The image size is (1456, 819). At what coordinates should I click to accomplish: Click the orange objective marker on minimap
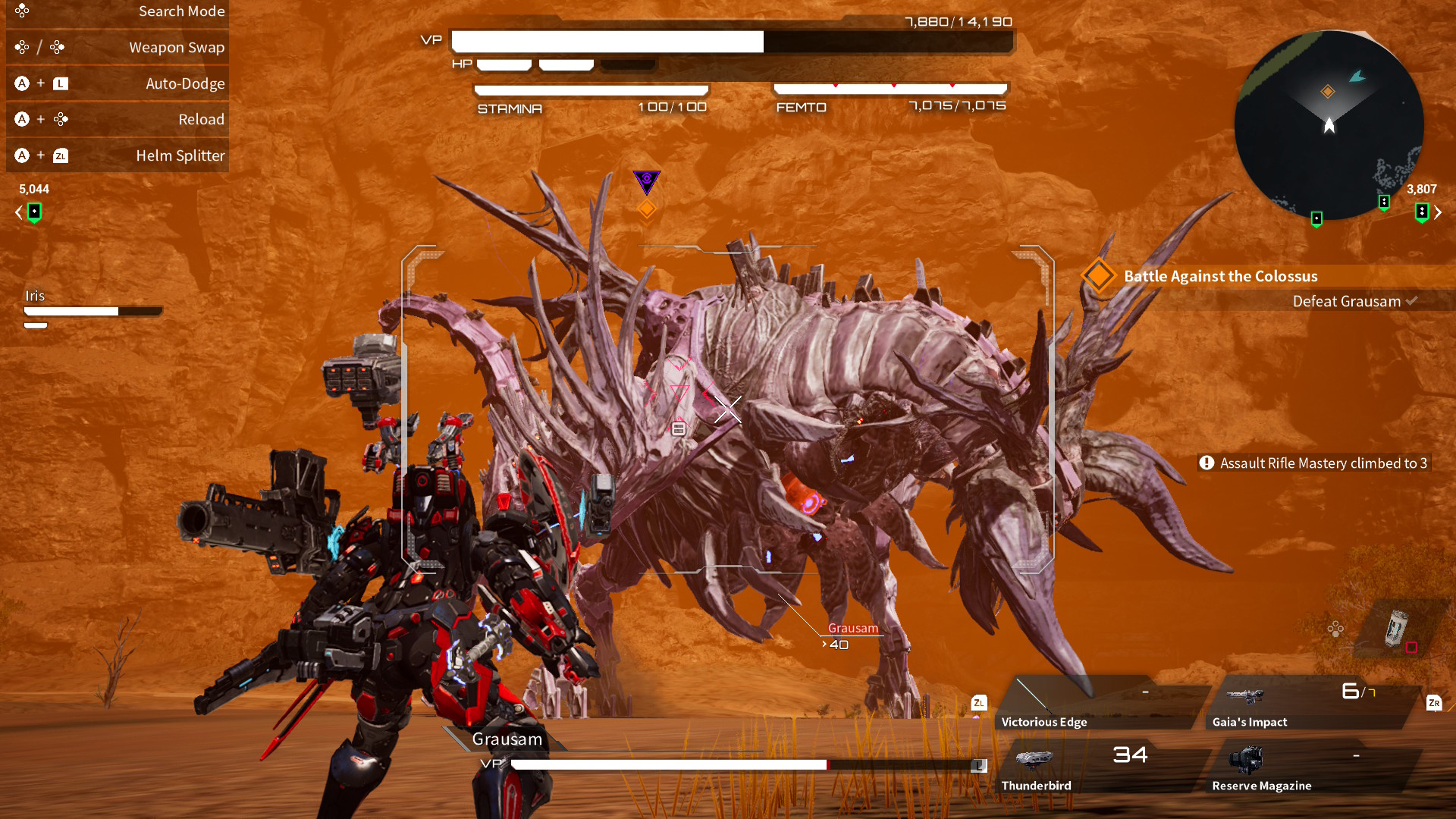pos(1328,92)
